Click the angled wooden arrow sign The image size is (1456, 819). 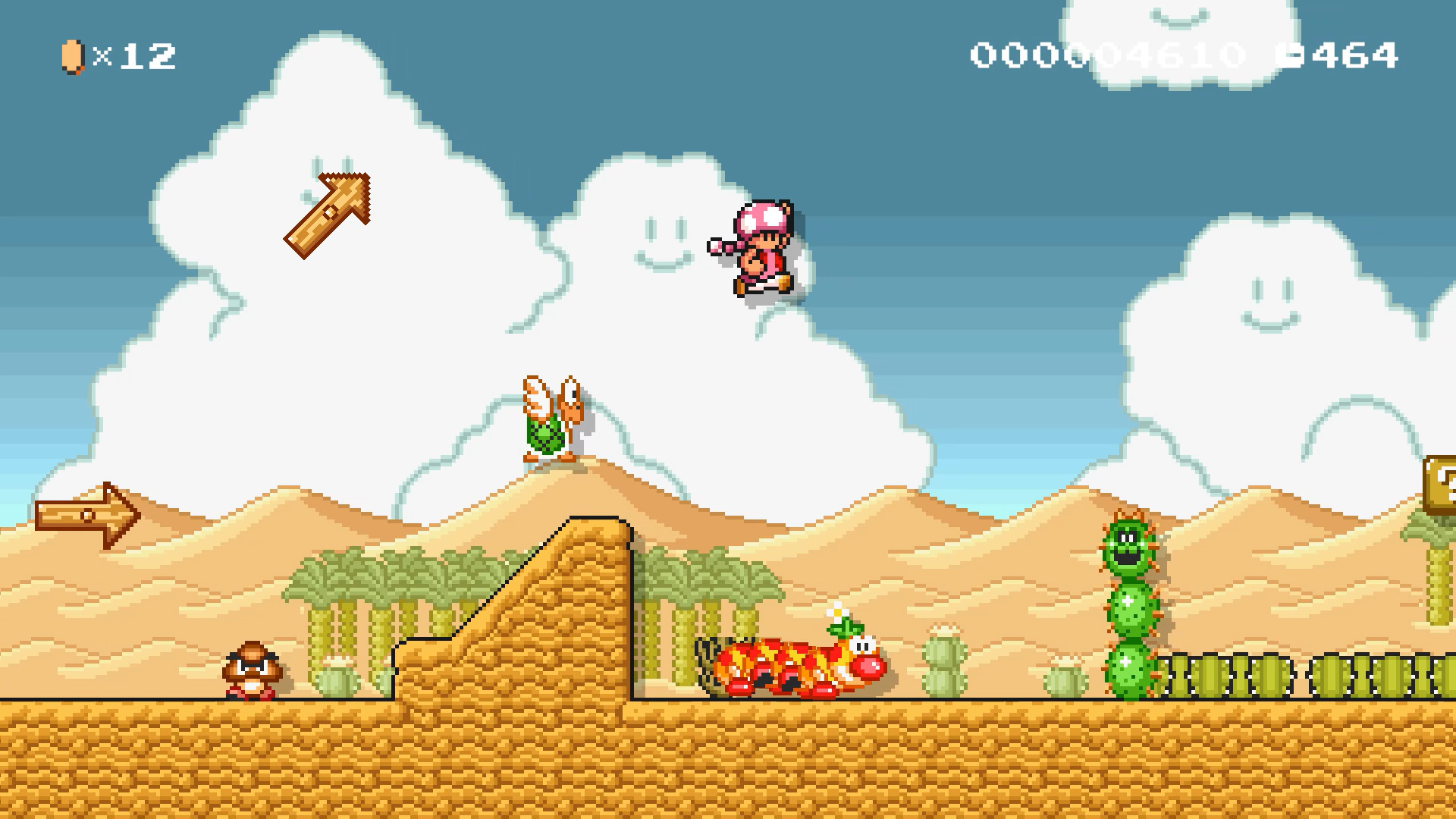[x=328, y=215]
